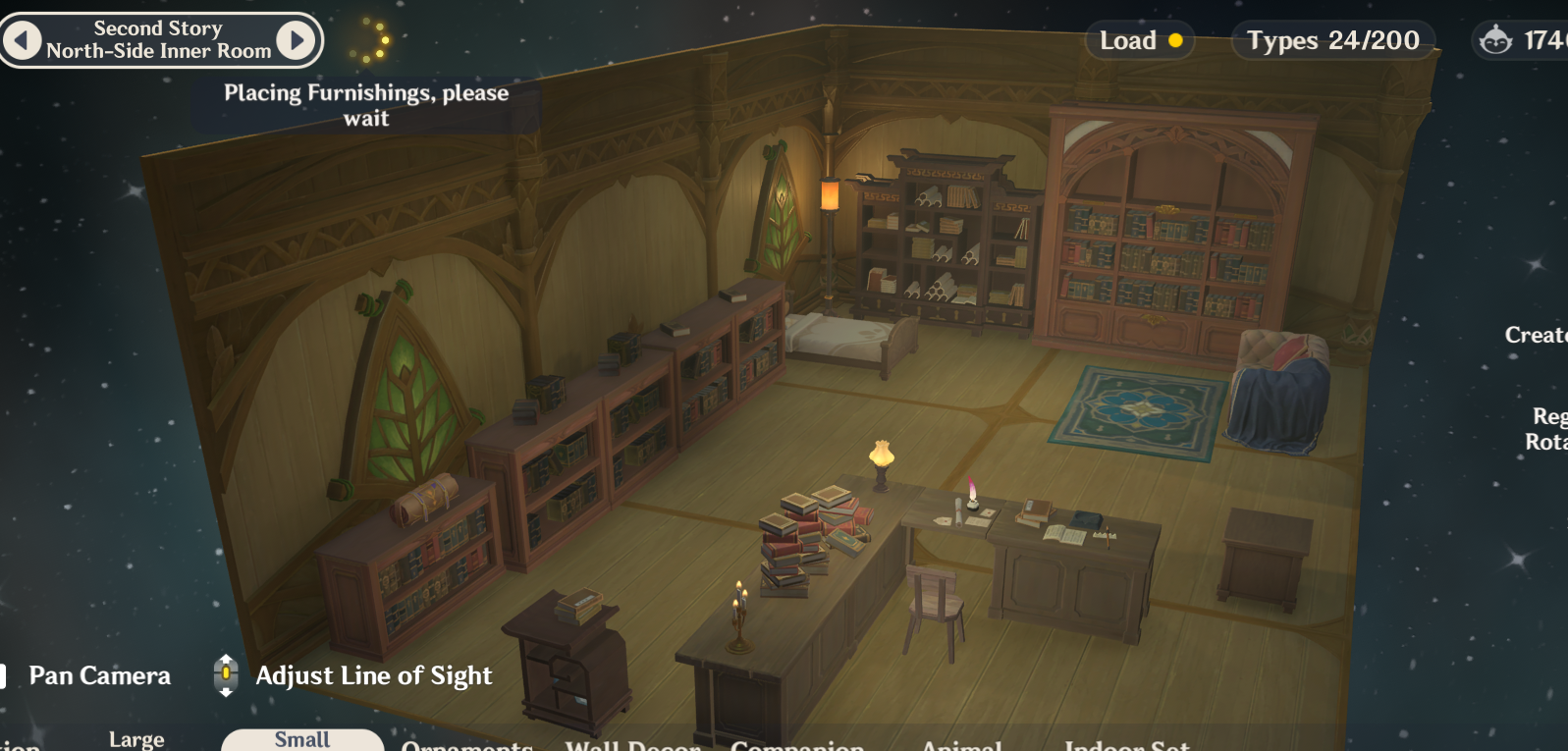Click the Load counter button

pos(1140,41)
